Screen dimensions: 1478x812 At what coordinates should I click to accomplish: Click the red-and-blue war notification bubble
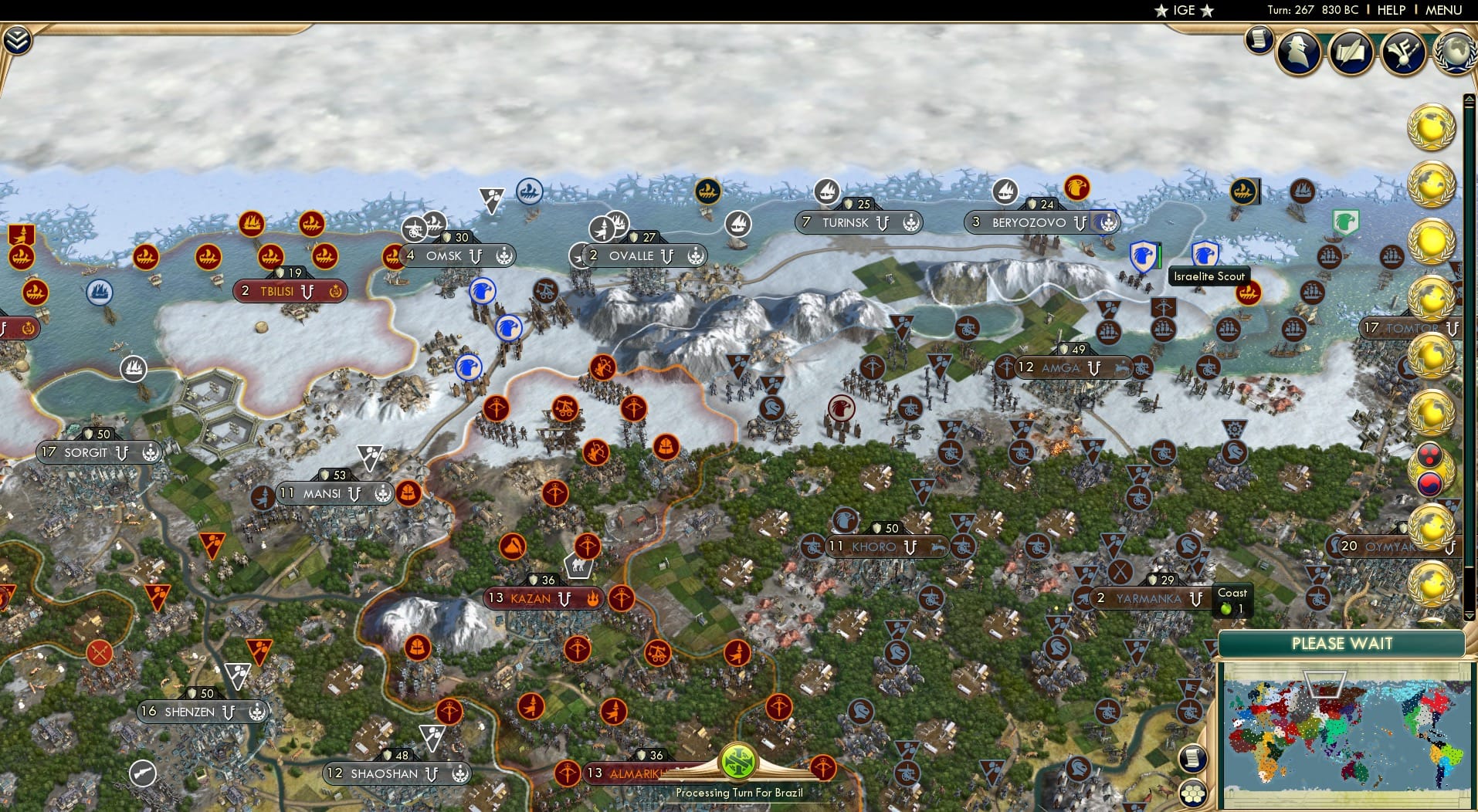click(1430, 479)
